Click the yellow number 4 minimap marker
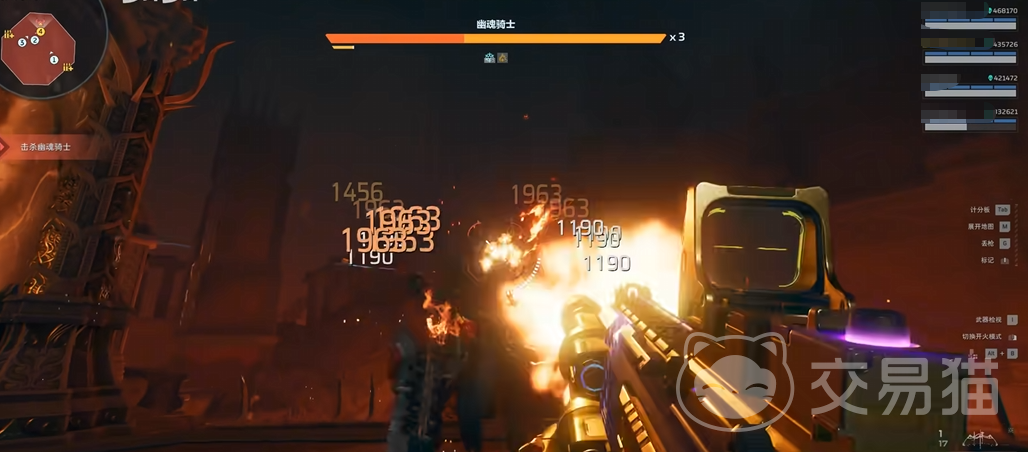Image resolution: width=1028 pixels, height=452 pixels. pos(41,32)
